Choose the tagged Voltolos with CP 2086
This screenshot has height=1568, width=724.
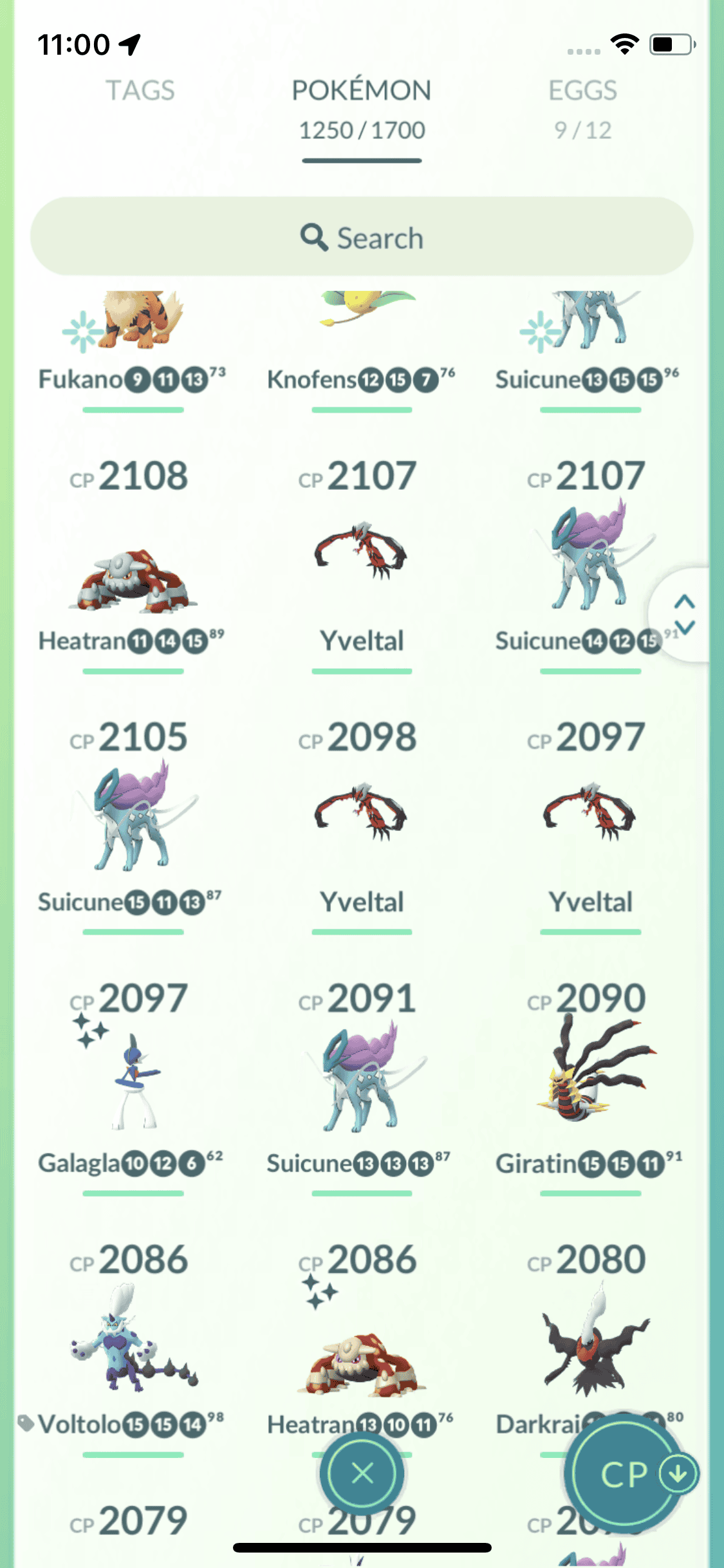click(x=133, y=1339)
